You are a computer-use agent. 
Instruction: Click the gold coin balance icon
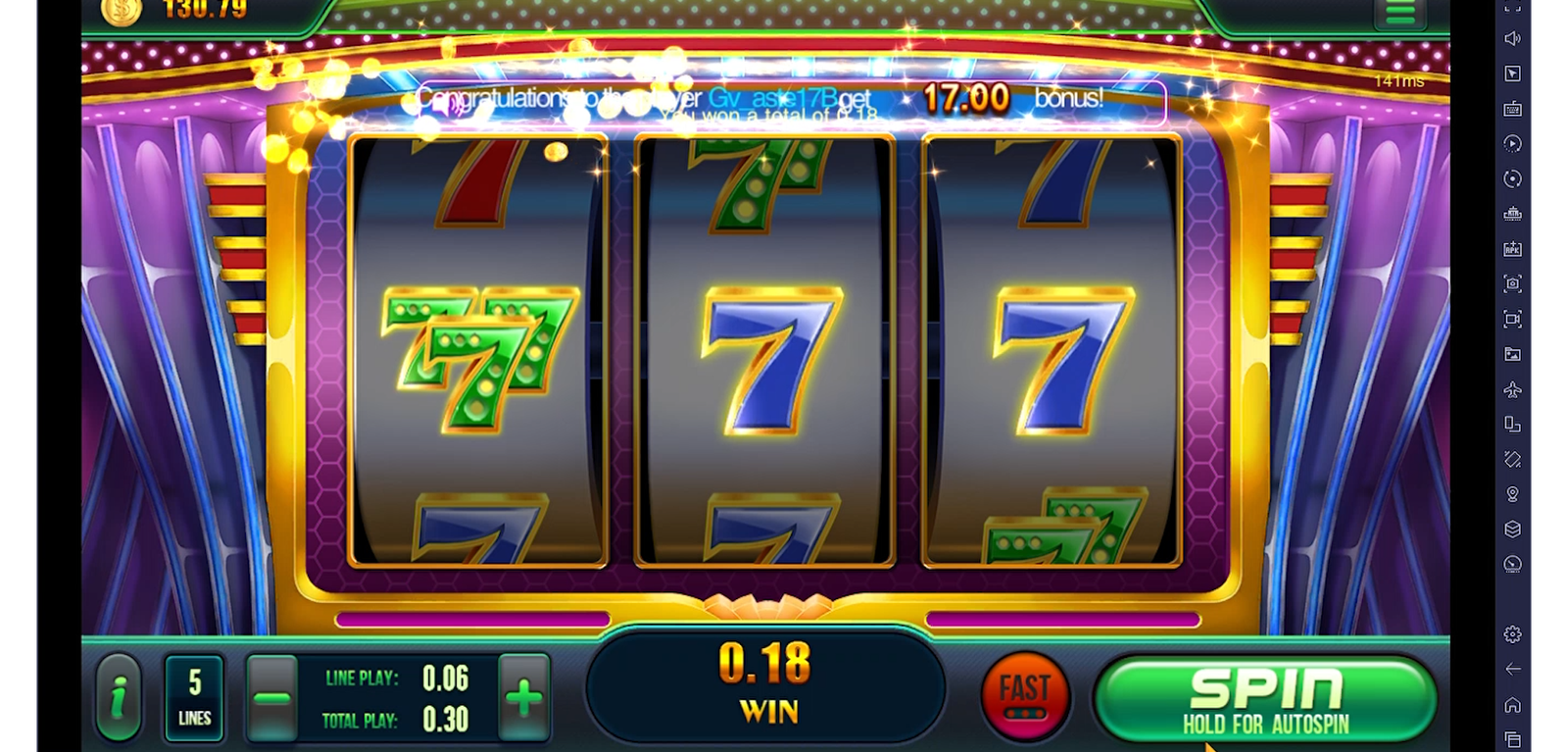click(122, 11)
